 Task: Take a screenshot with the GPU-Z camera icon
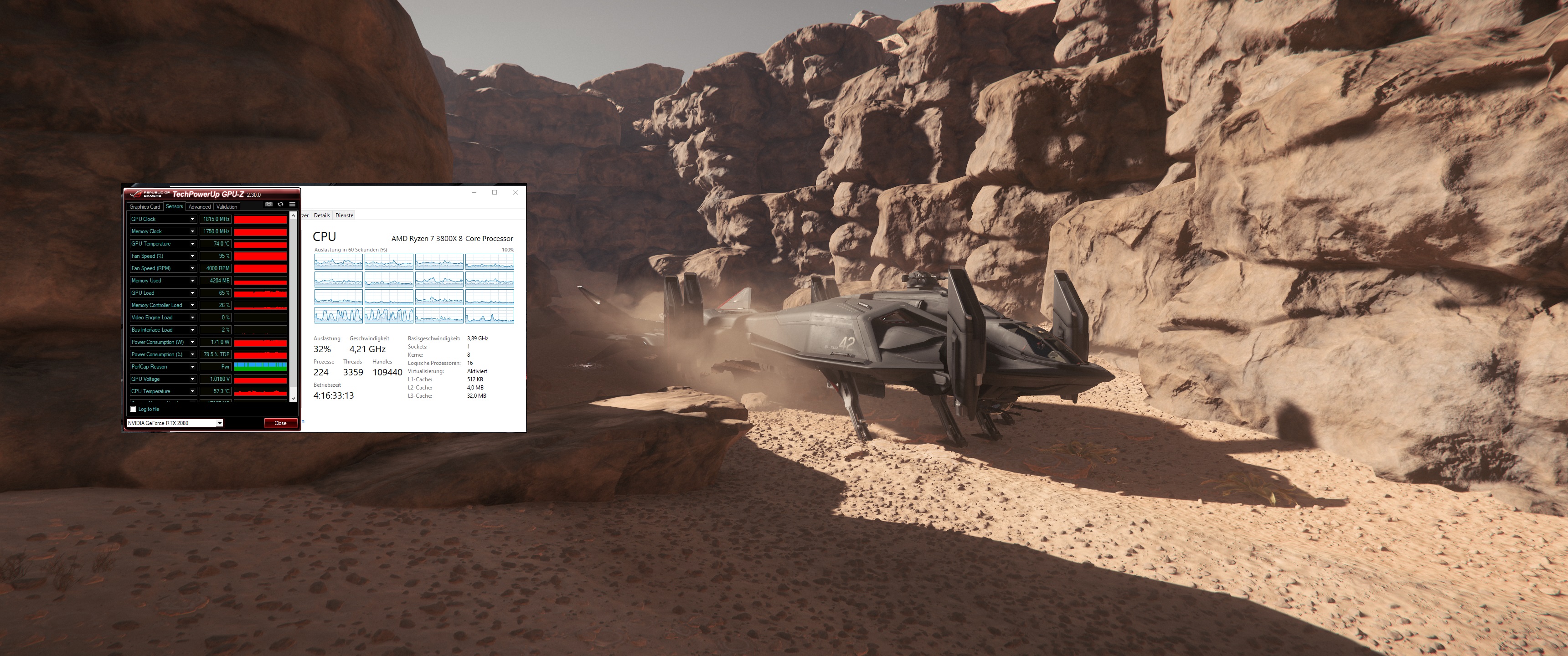tap(268, 205)
